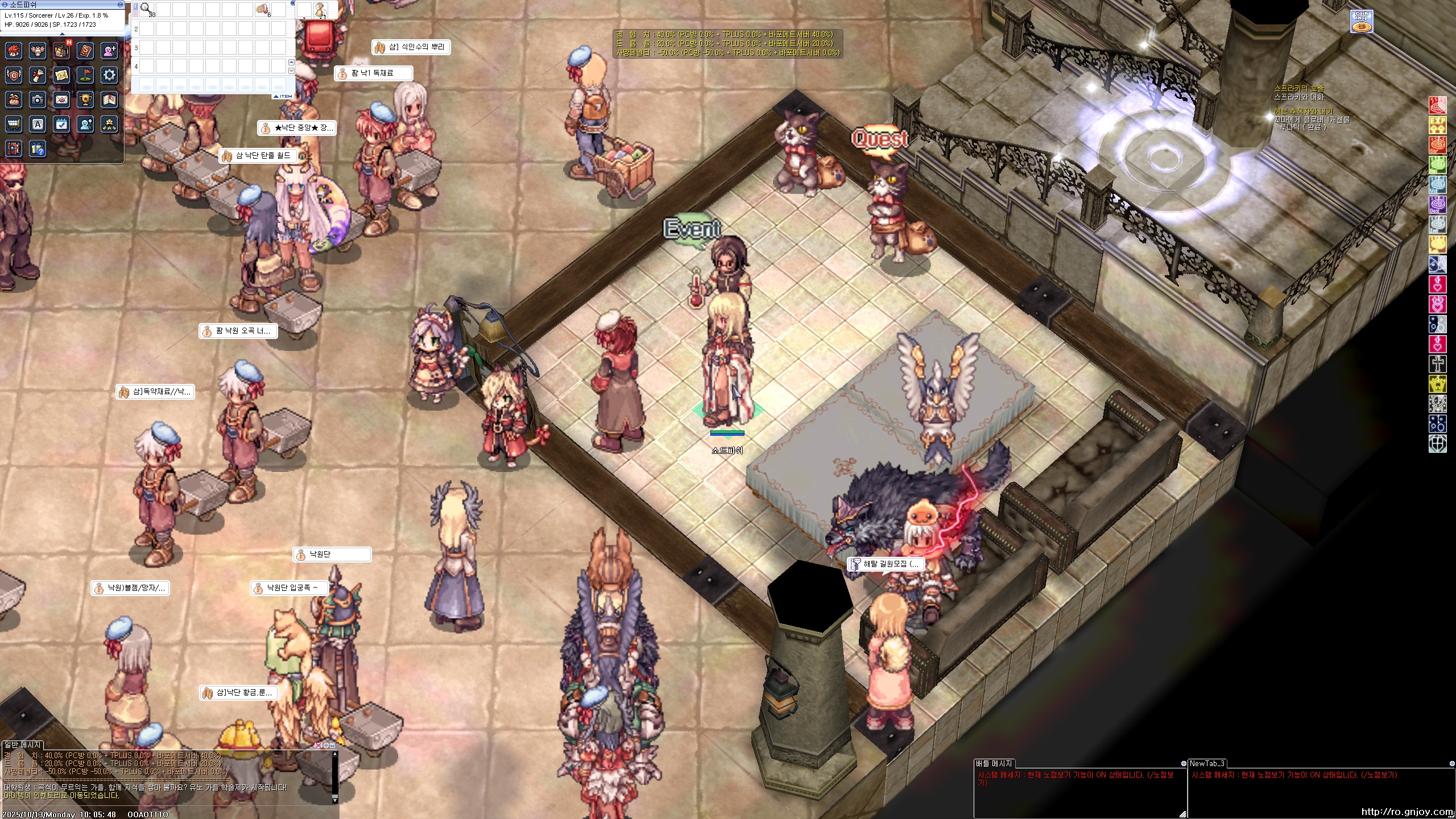Use the scroll item with count 6

click(x=263, y=9)
